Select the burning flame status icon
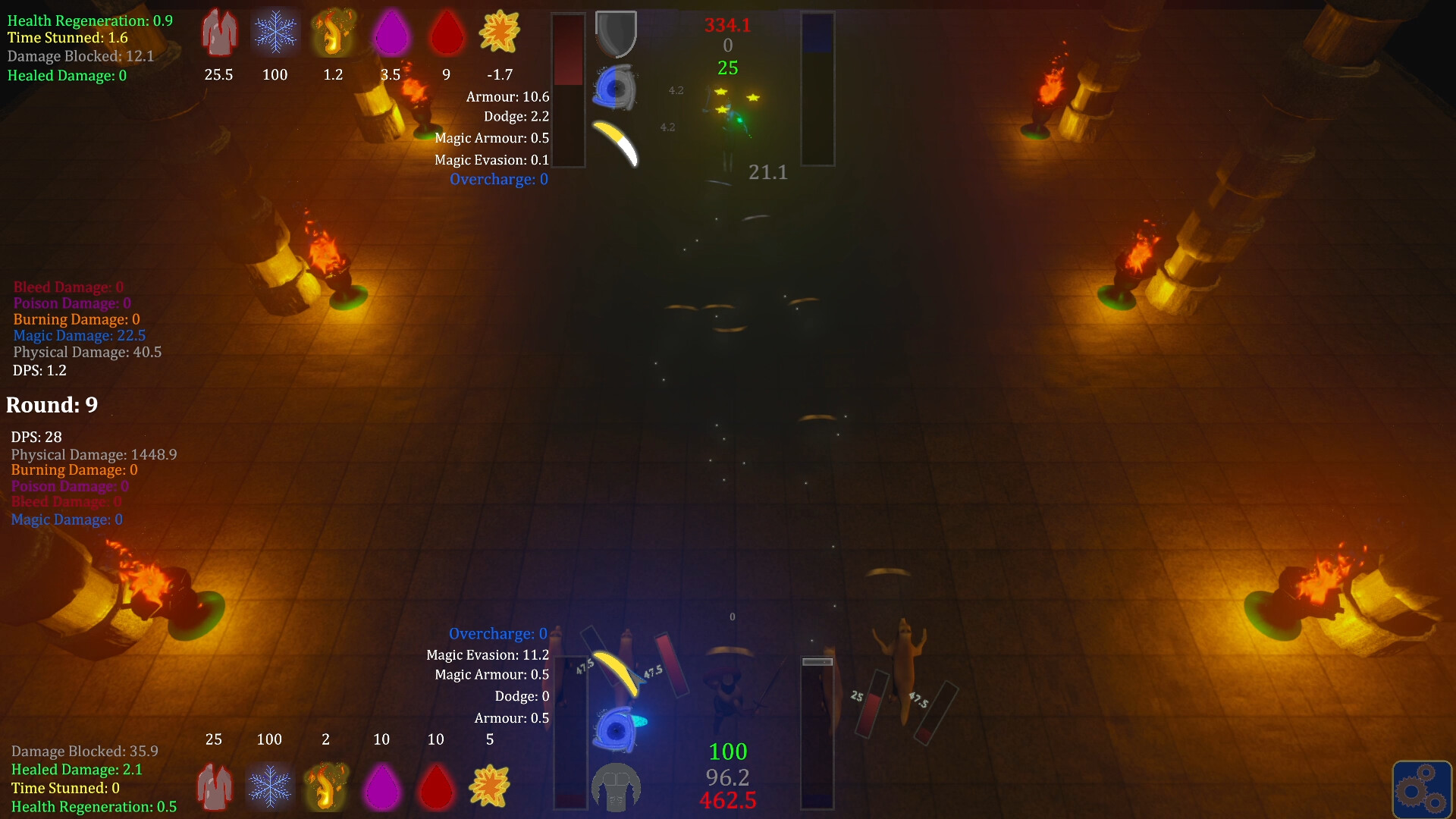 click(334, 33)
